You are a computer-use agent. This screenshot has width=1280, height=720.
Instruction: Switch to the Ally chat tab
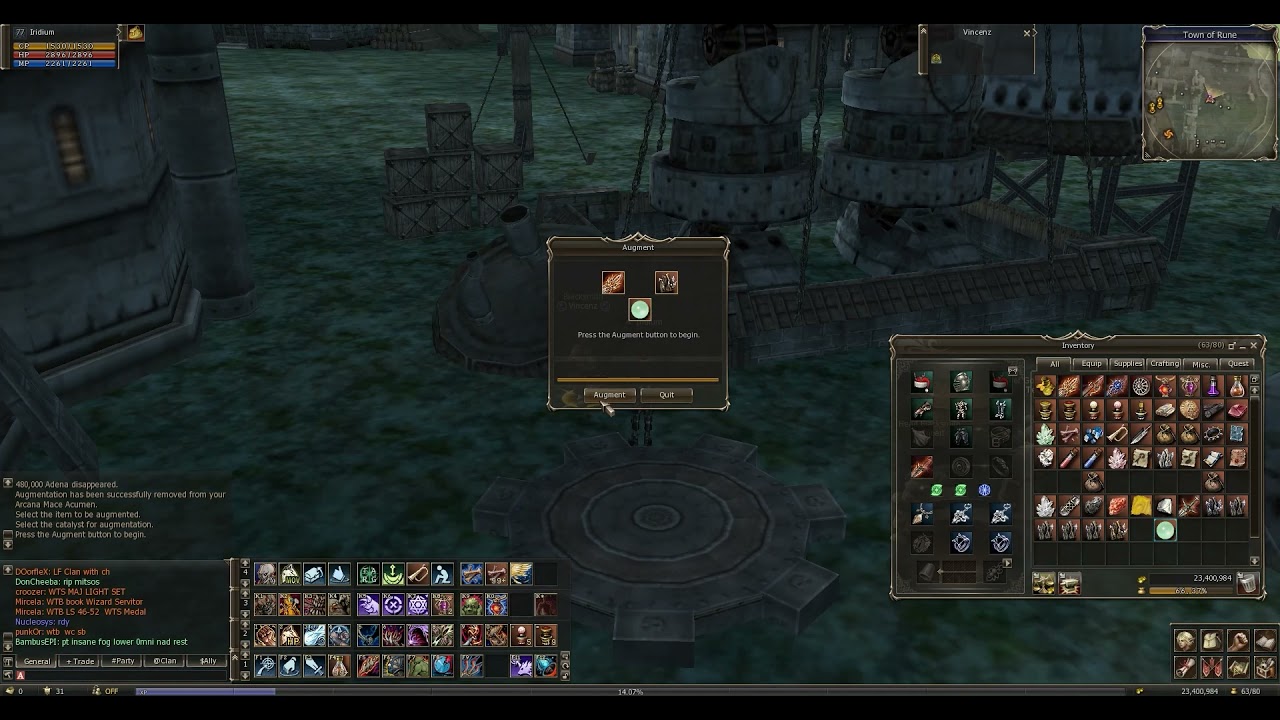pyautogui.click(x=207, y=661)
